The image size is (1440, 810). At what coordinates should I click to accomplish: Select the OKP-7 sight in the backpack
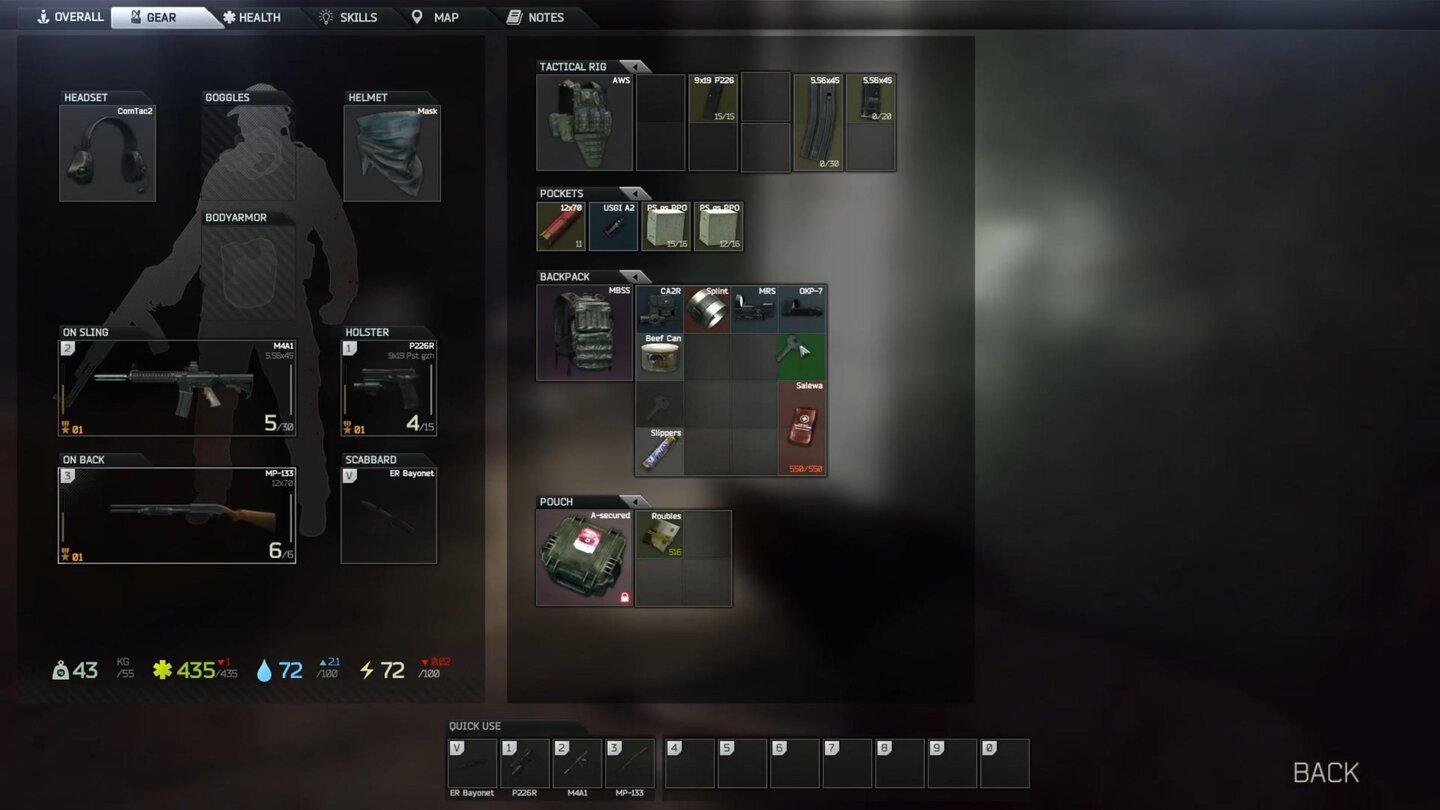(x=803, y=308)
